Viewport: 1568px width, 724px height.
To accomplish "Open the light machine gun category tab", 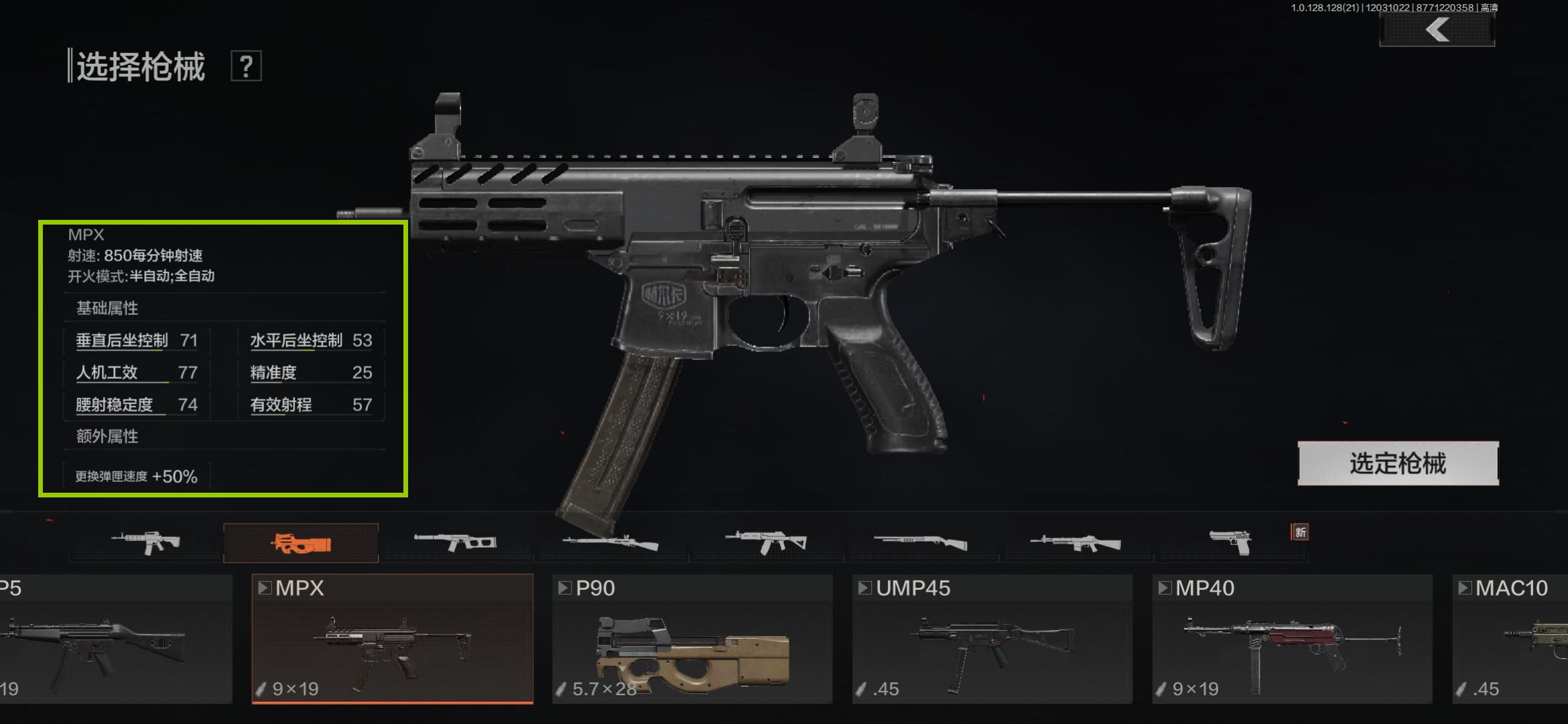I will coord(1075,542).
